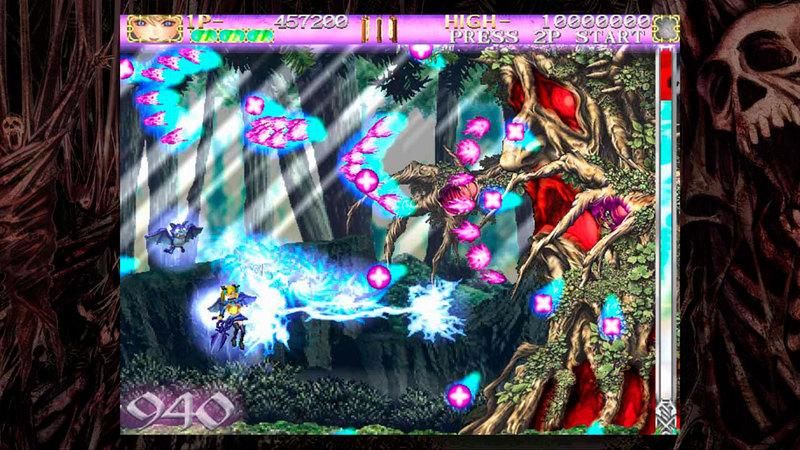Select the empty player two portrait frame

pyautogui.click(x=663, y=29)
